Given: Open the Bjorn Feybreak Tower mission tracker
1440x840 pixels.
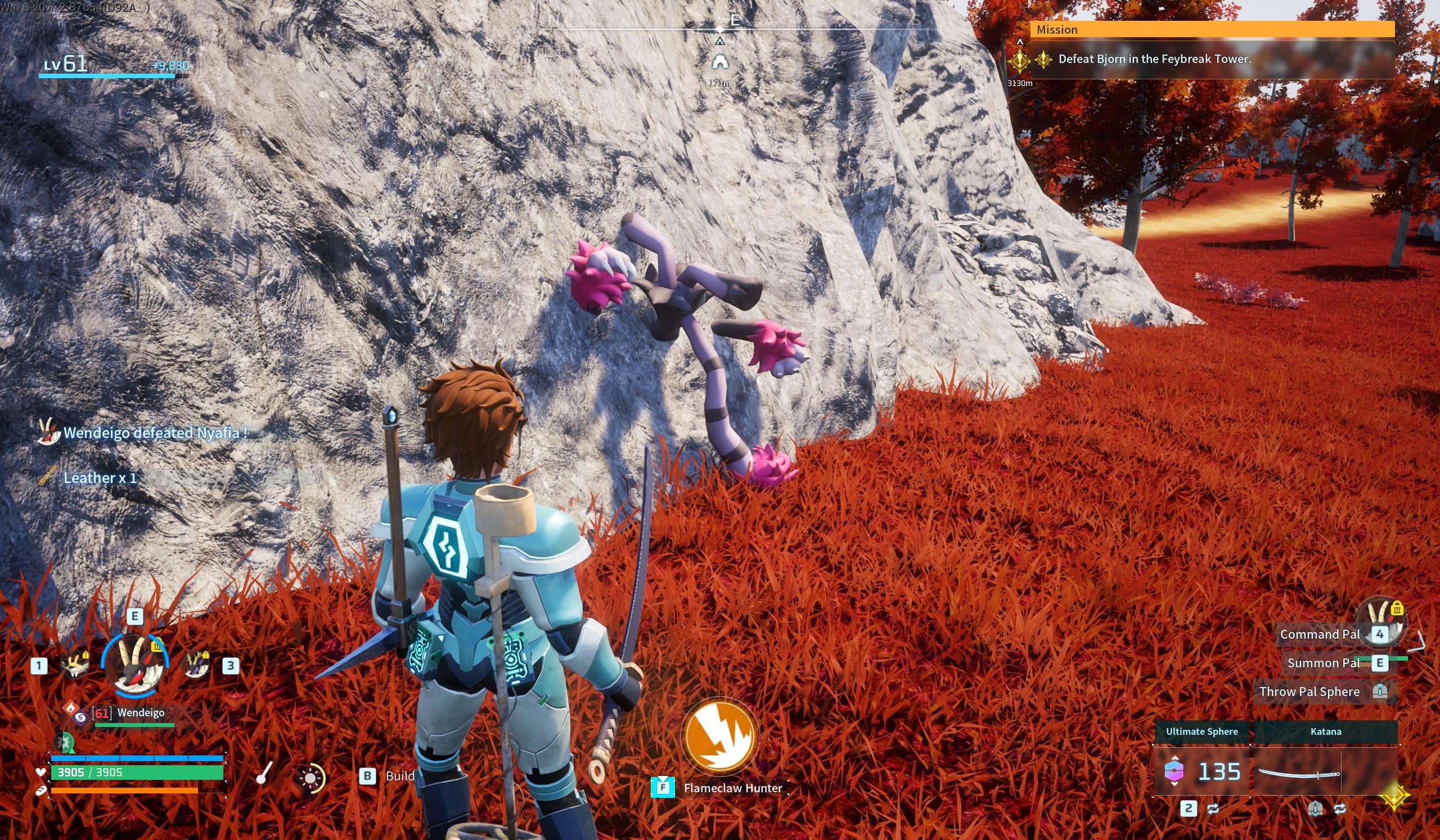Looking at the screenshot, I should pyautogui.click(x=1154, y=59).
